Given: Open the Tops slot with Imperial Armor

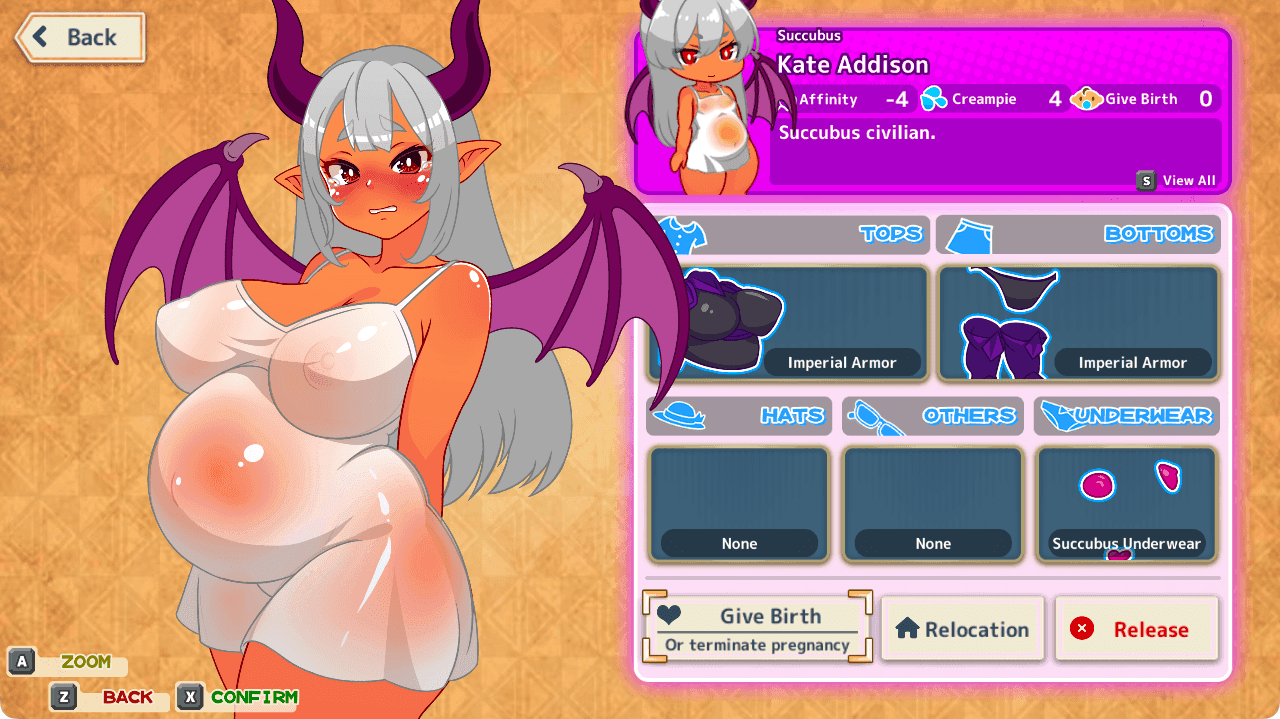Looking at the screenshot, I should (x=788, y=323).
